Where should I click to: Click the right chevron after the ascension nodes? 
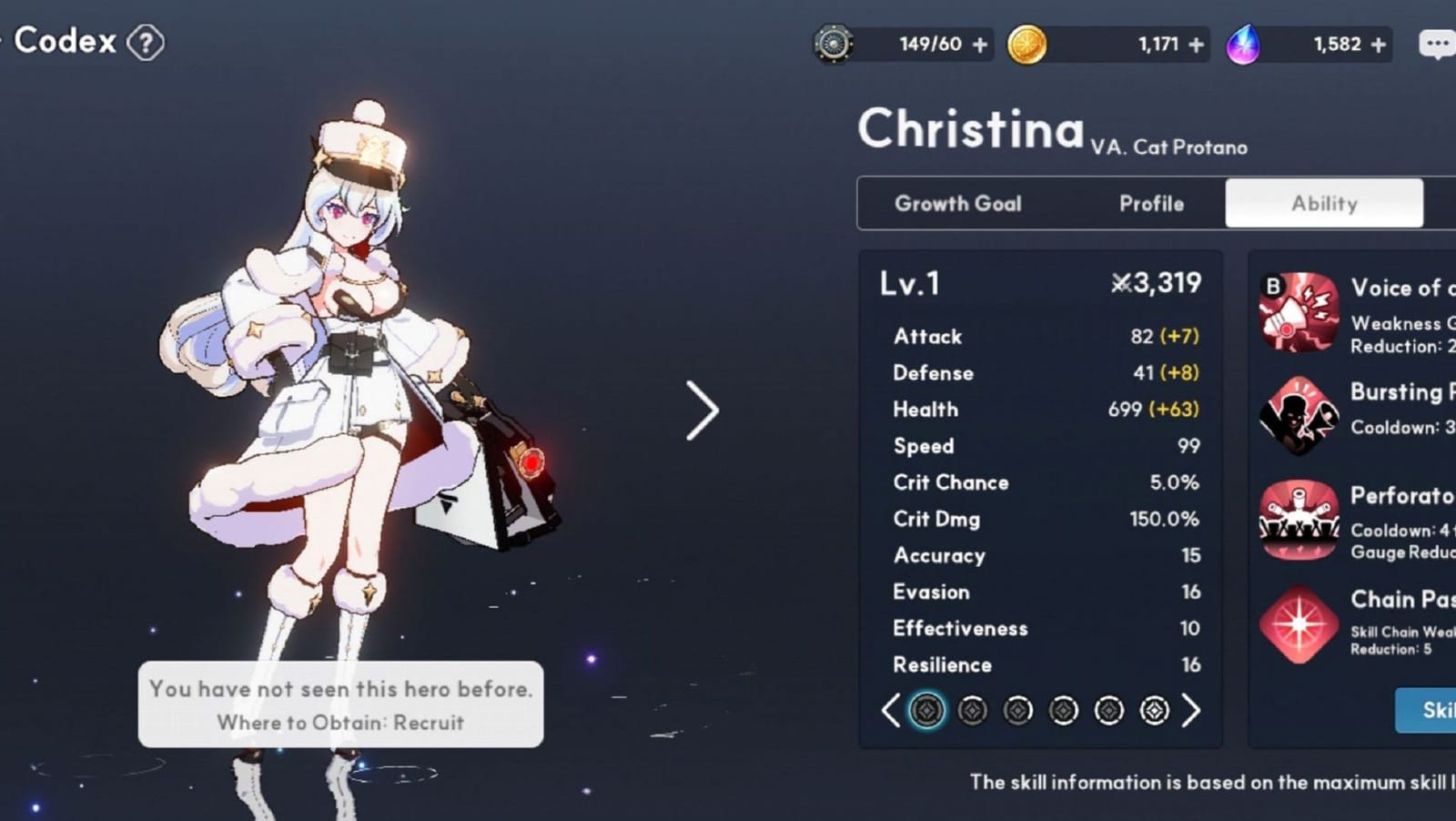pos(1190,710)
